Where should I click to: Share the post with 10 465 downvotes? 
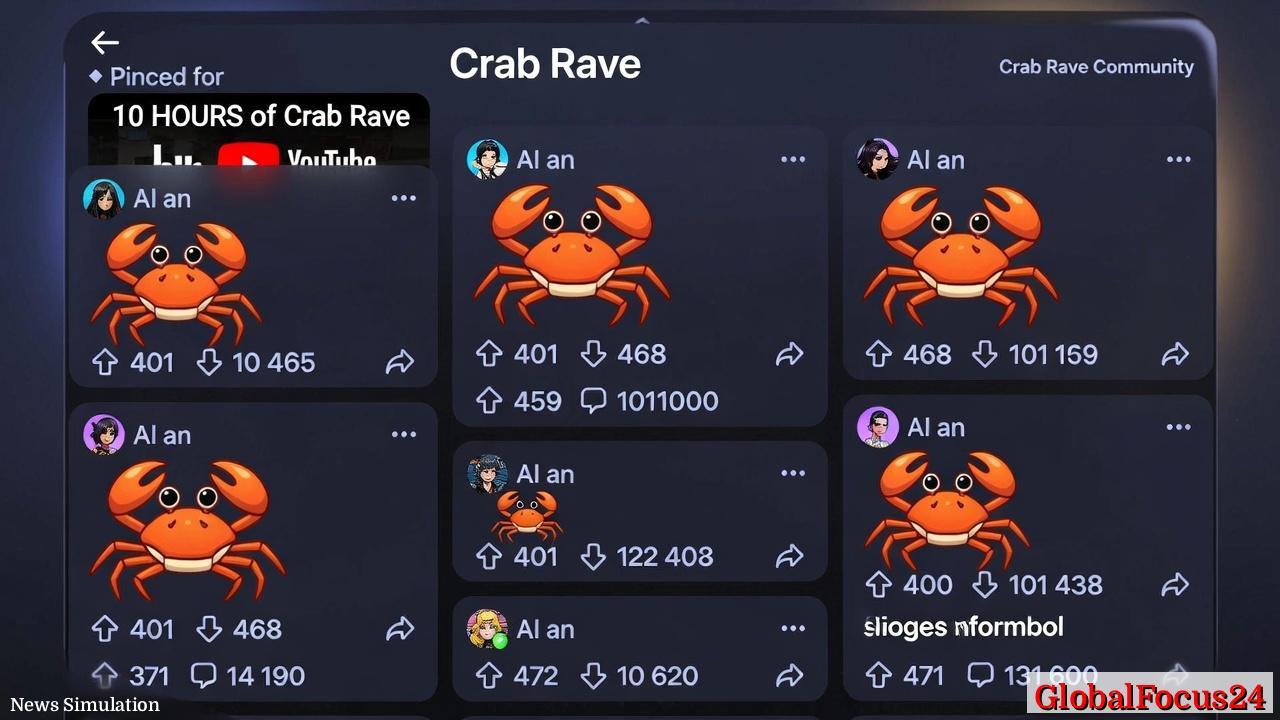(400, 362)
